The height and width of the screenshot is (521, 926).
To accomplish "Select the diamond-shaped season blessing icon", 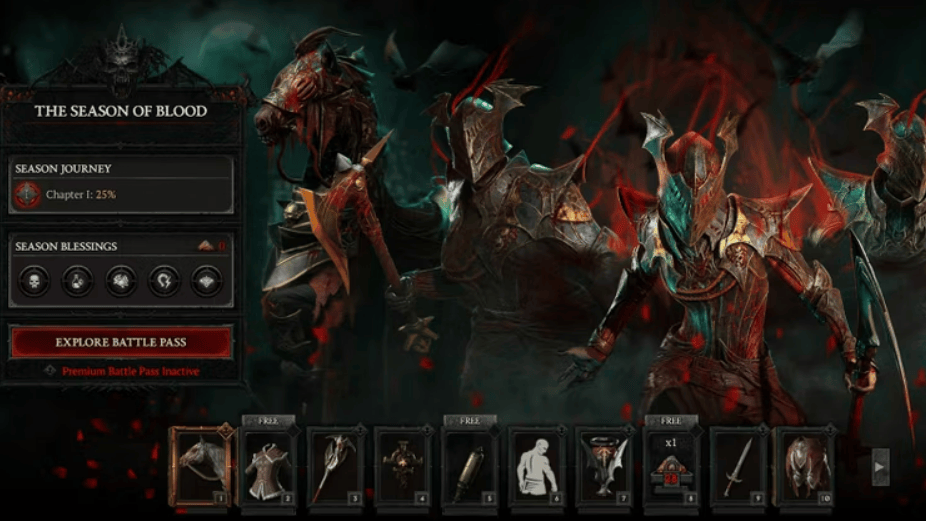I will (206, 281).
